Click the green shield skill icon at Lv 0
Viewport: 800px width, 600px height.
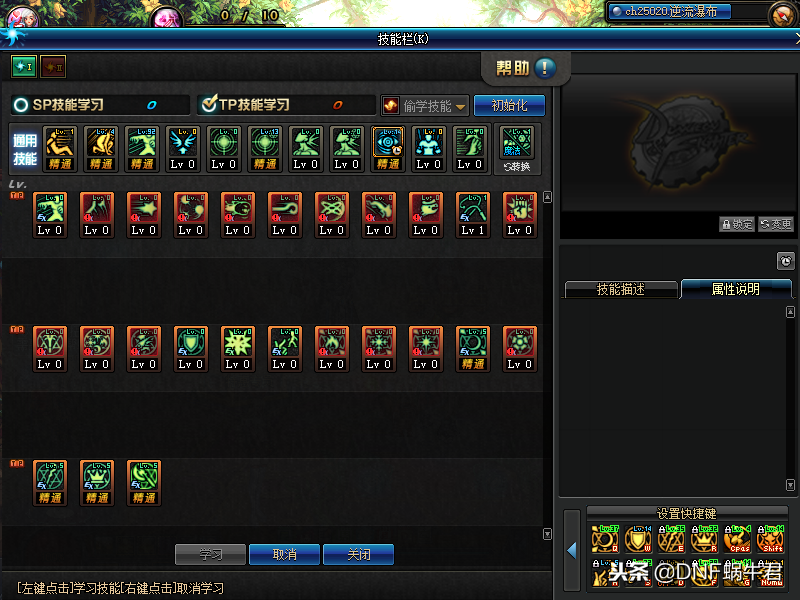tap(191, 346)
